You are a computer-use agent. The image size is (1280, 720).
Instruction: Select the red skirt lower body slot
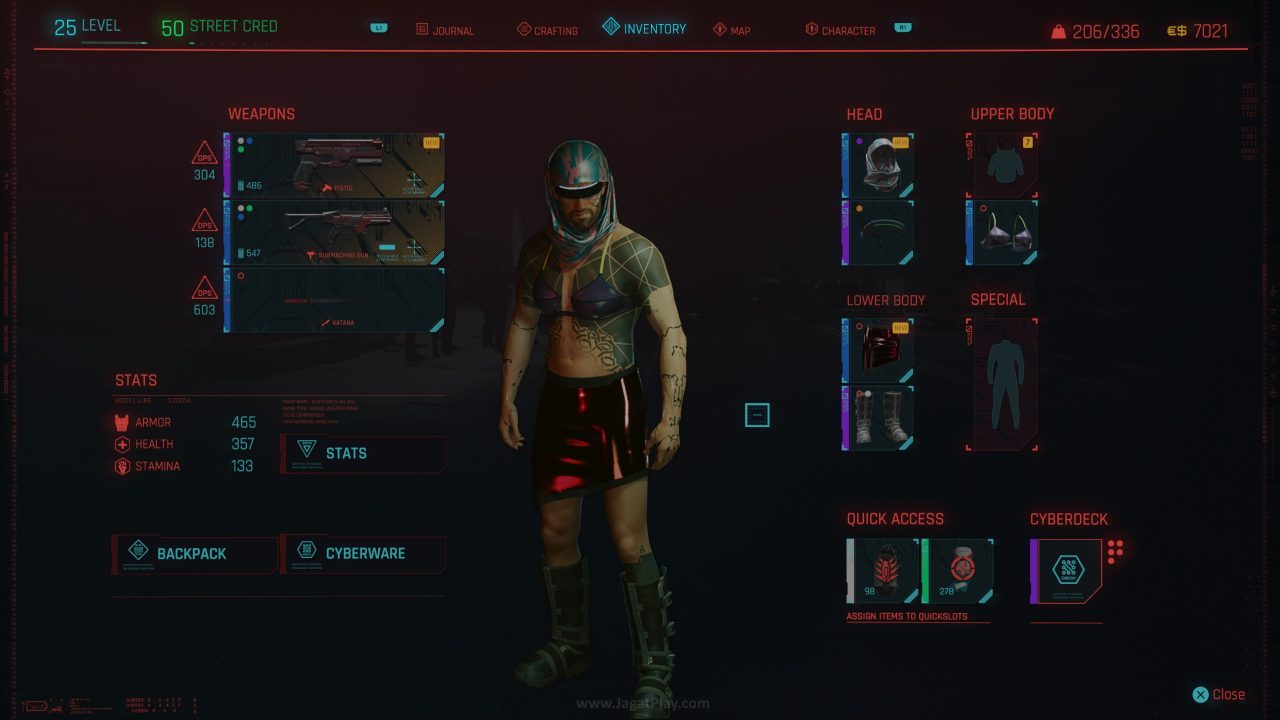tap(878, 351)
